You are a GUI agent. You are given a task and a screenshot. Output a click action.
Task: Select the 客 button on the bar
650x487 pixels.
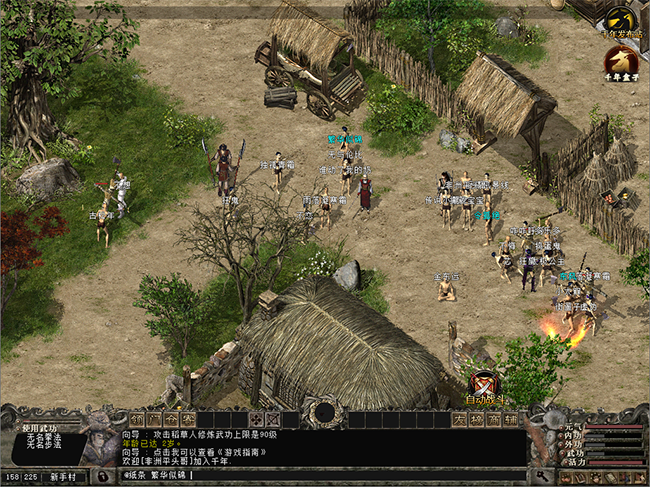188,418
